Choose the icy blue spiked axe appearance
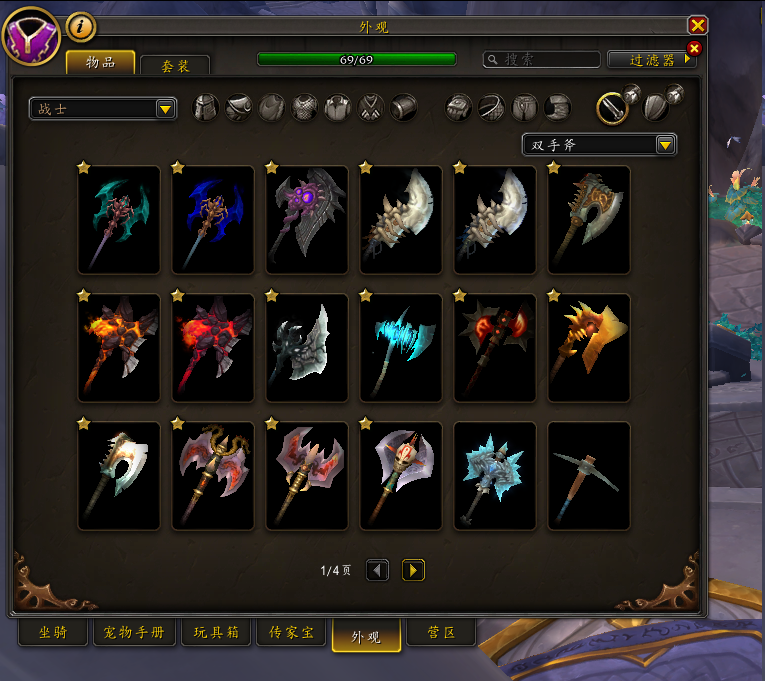 click(495, 476)
